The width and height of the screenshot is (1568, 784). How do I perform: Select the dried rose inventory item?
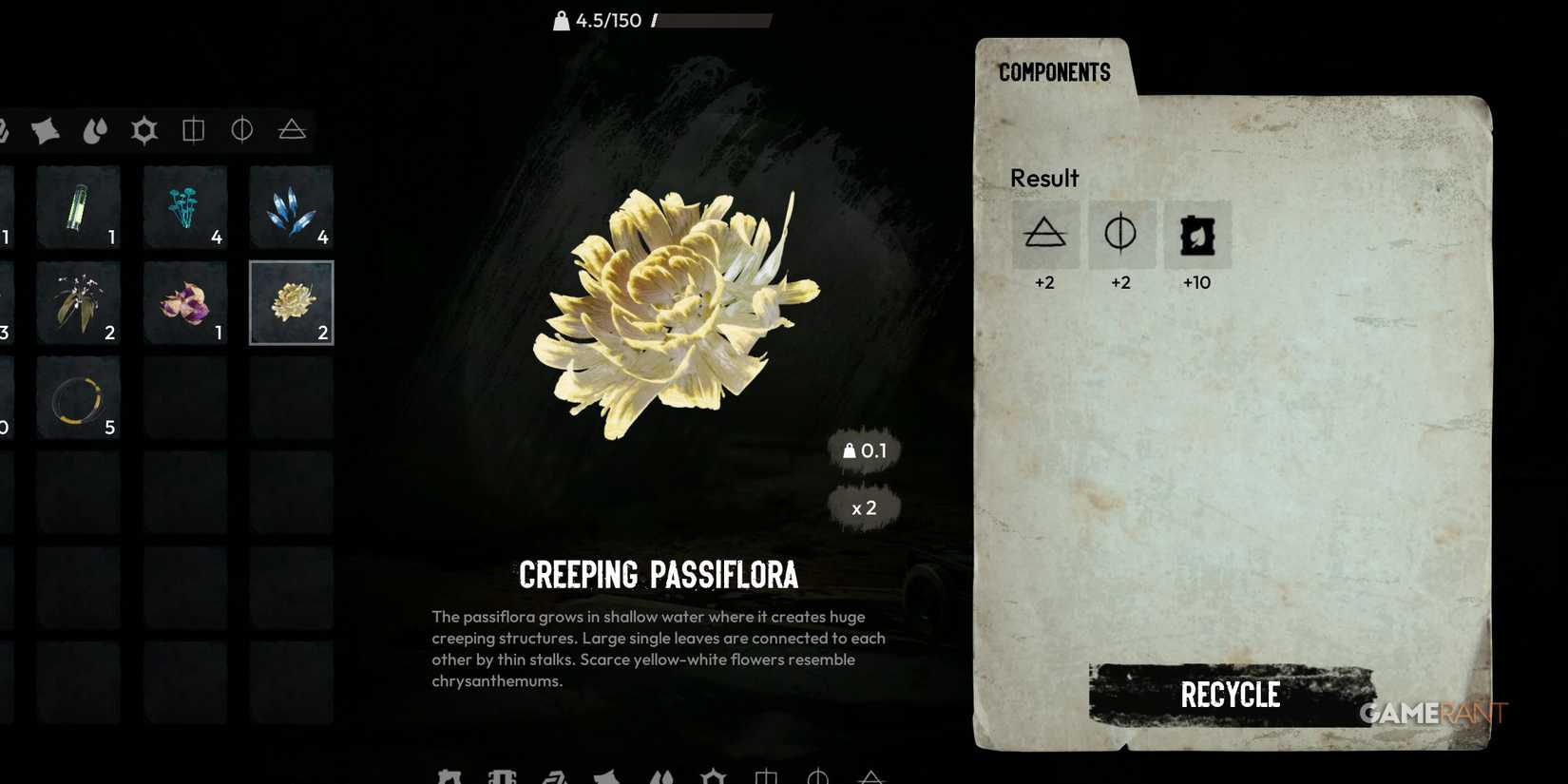pos(184,302)
